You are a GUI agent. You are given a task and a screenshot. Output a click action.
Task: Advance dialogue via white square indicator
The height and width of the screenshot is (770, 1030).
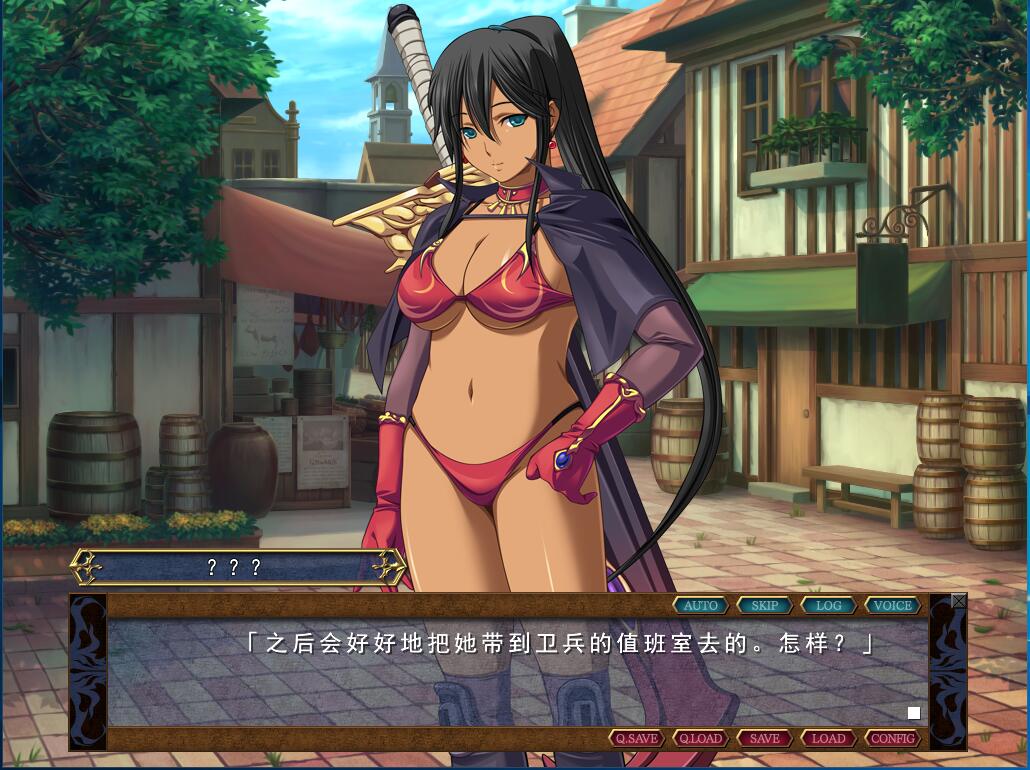click(x=914, y=713)
